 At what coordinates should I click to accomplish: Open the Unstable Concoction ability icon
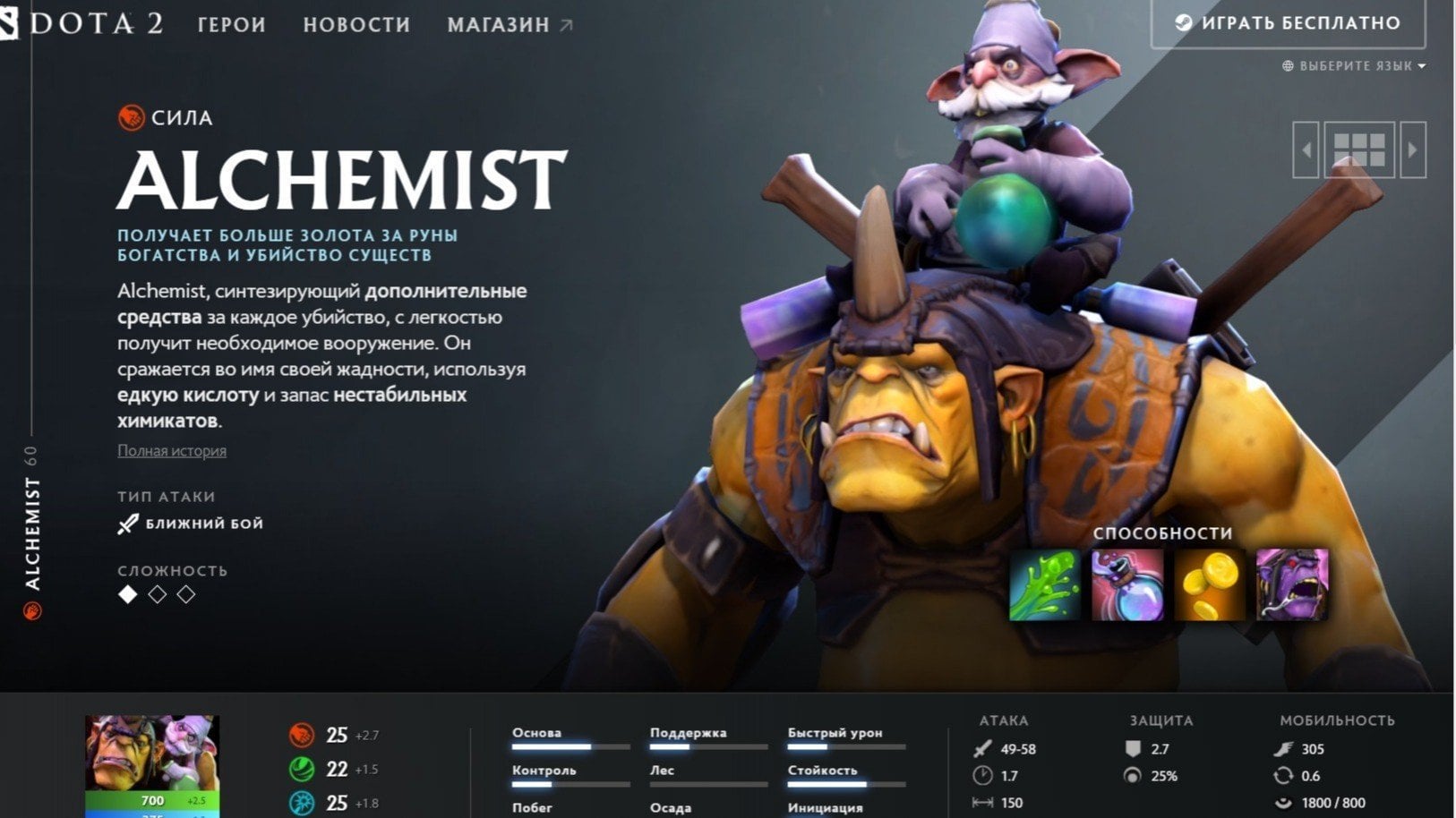tap(1126, 584)
